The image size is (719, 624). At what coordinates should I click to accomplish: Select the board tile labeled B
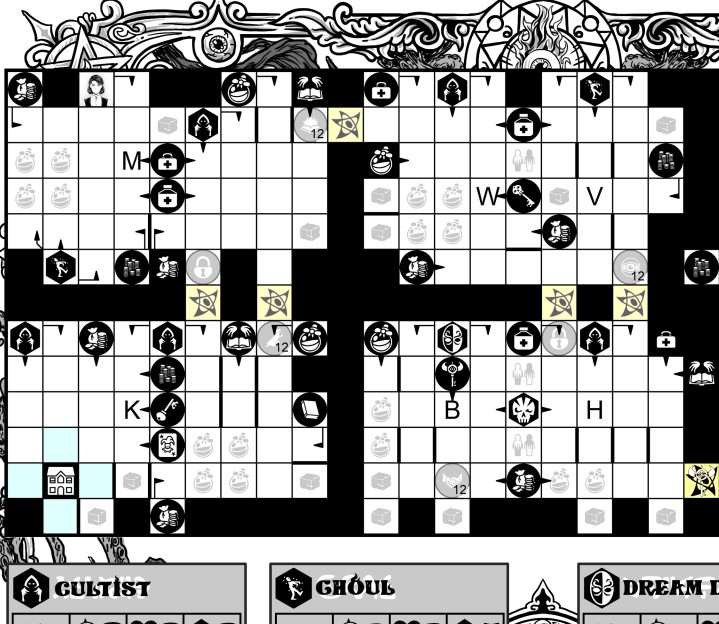click(451, 409)
